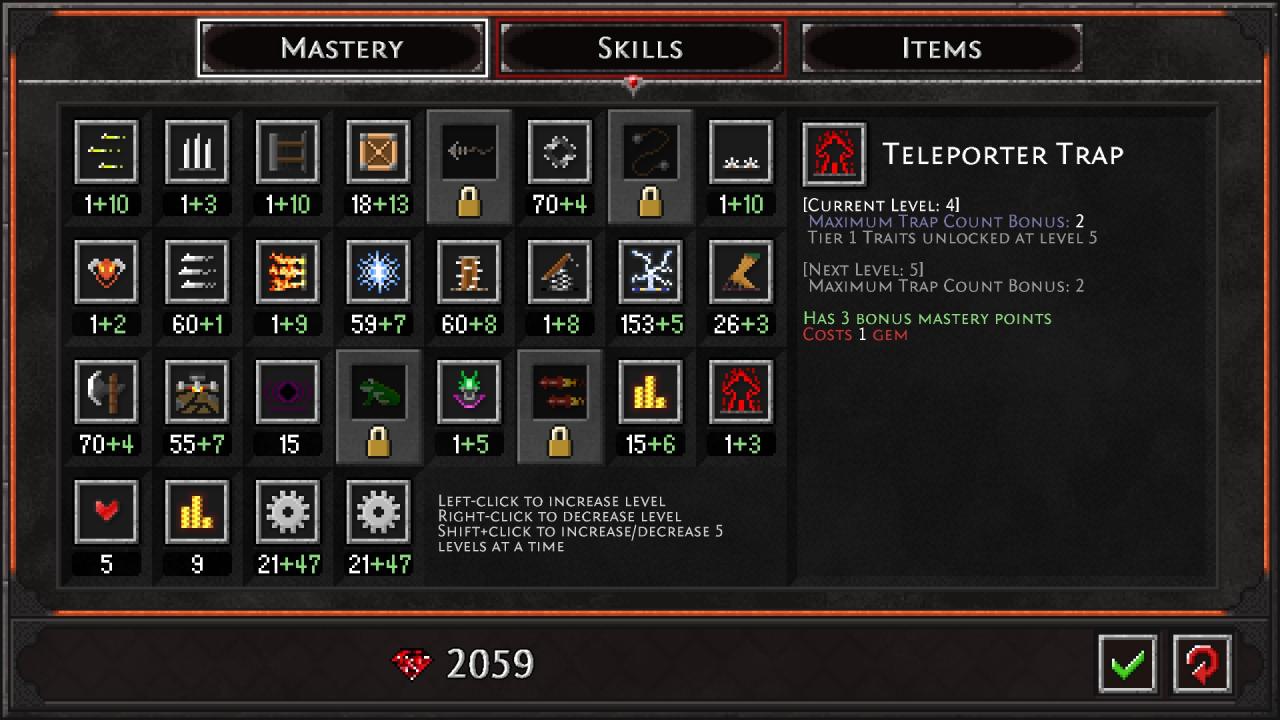Level up the spiked log trap mastery
Image resolution: width=1280 pixels, height=720 pixels.
coord(468,272)
